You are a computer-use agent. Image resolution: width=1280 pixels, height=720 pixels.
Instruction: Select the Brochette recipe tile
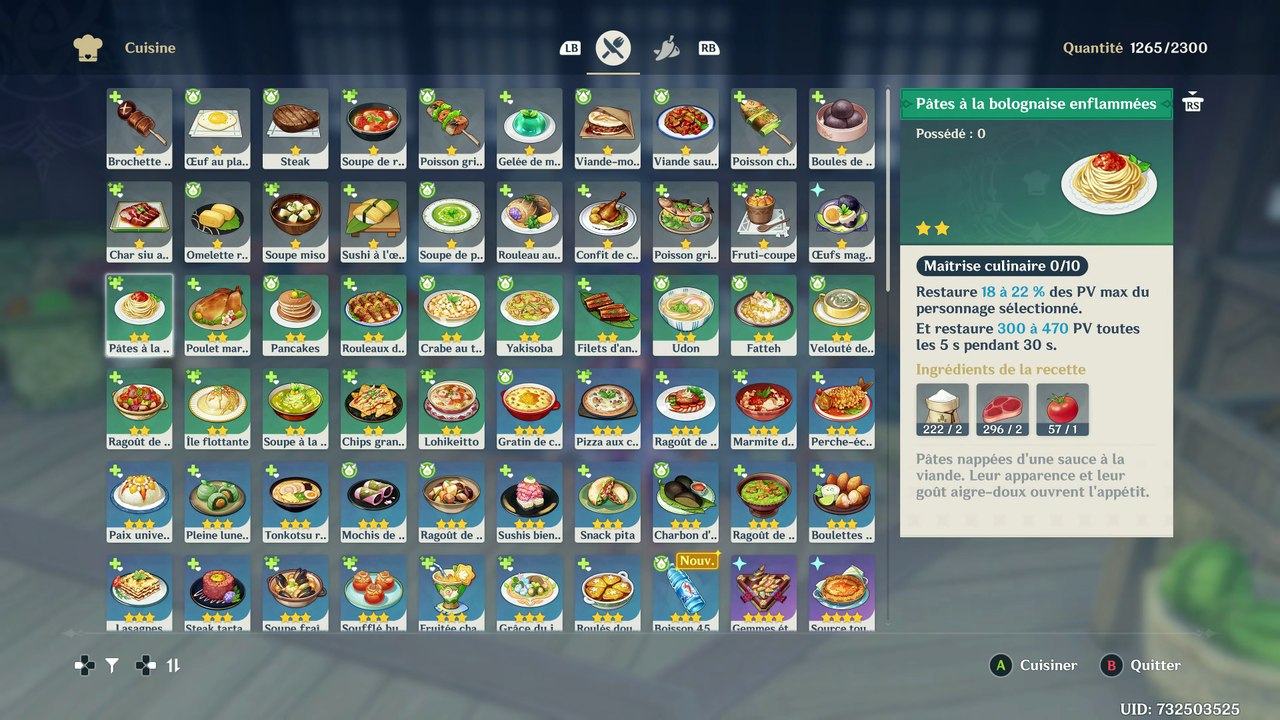coord(139,128)
